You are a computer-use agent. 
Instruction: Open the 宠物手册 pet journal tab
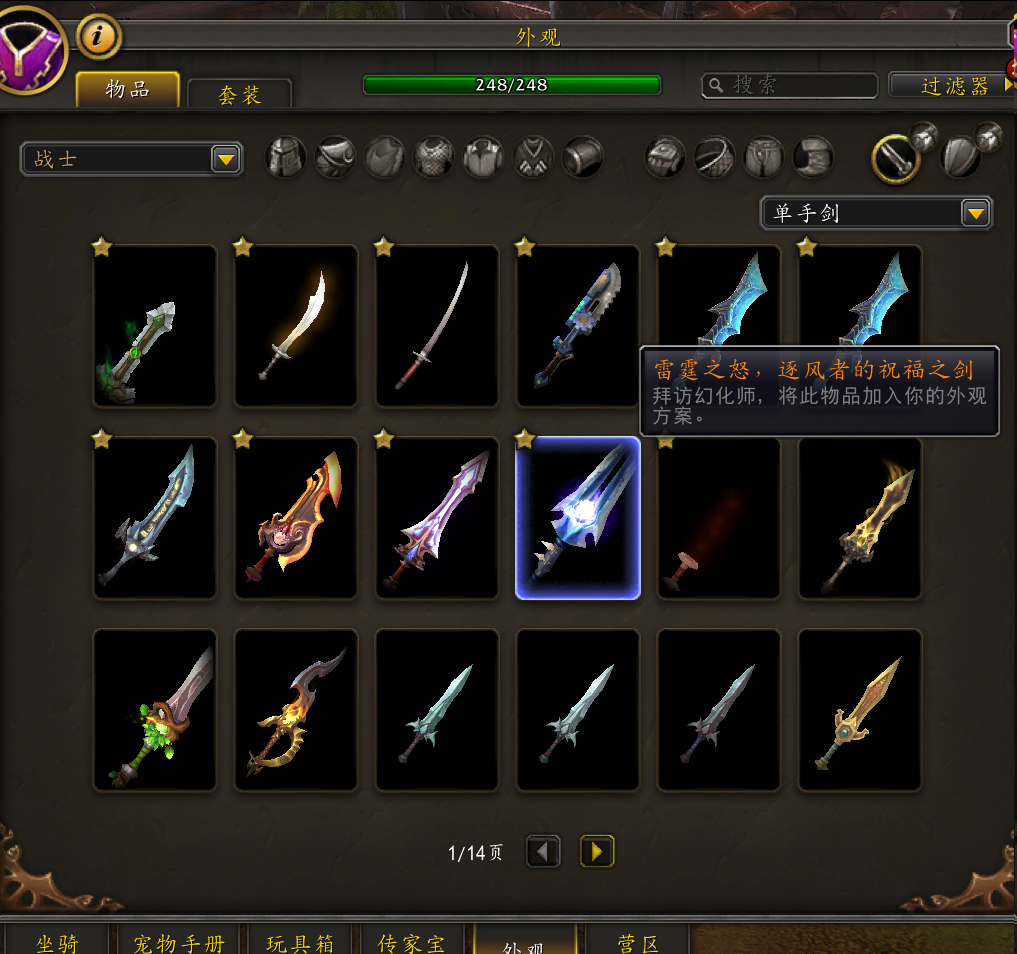(x=179, y=942)
